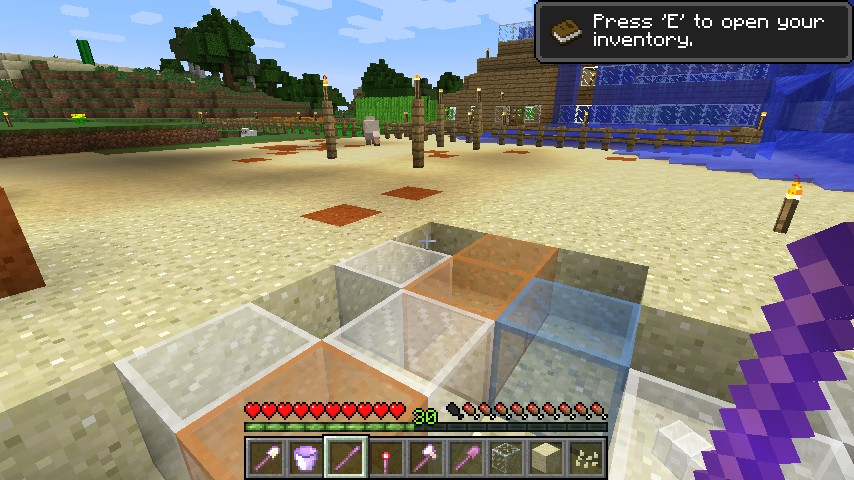Choose the shovel next to the glass block

point(466,457)
